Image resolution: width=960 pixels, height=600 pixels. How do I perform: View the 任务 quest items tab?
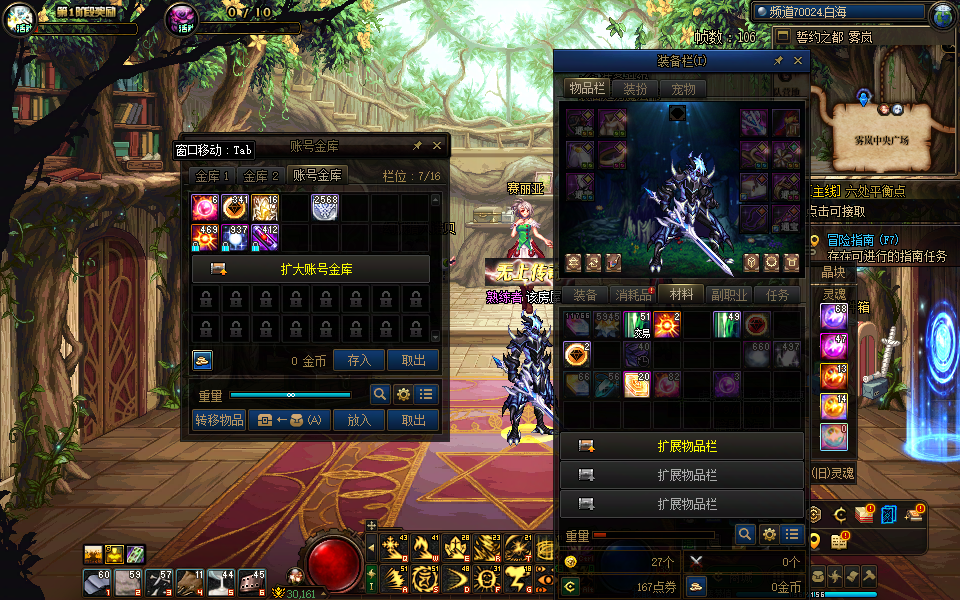coord(777,295)
